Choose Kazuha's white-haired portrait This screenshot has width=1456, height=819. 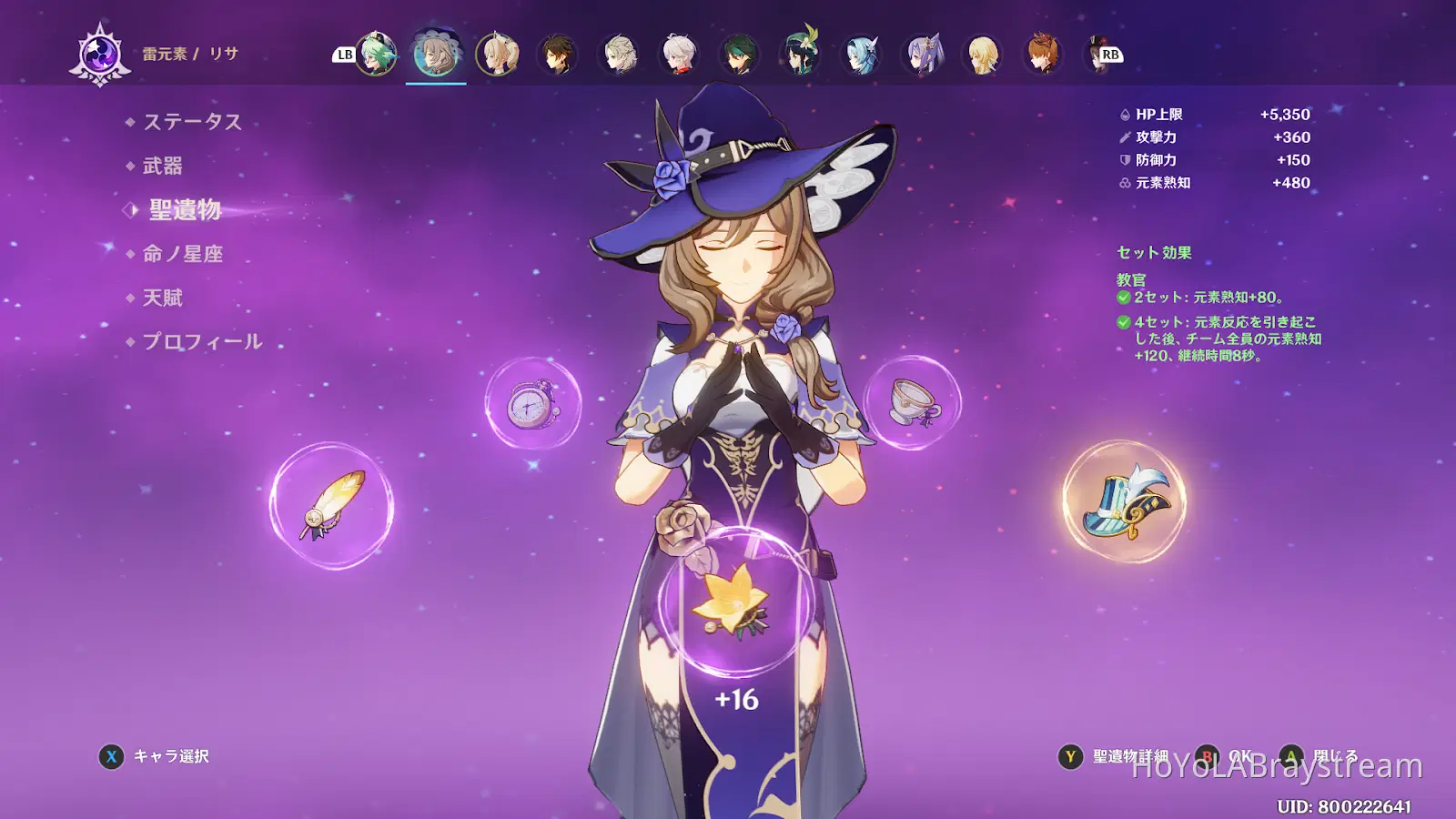coord(680,55)
